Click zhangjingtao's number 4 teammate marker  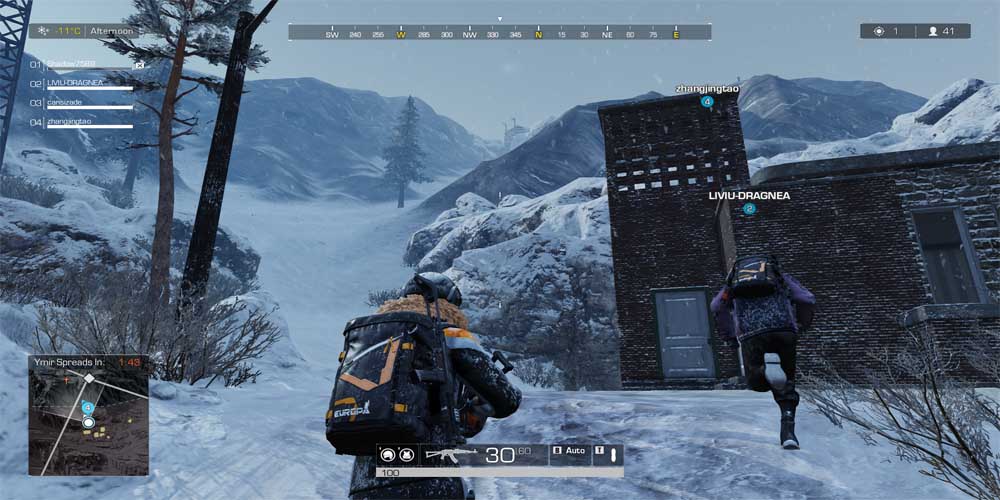click(707, 102)
